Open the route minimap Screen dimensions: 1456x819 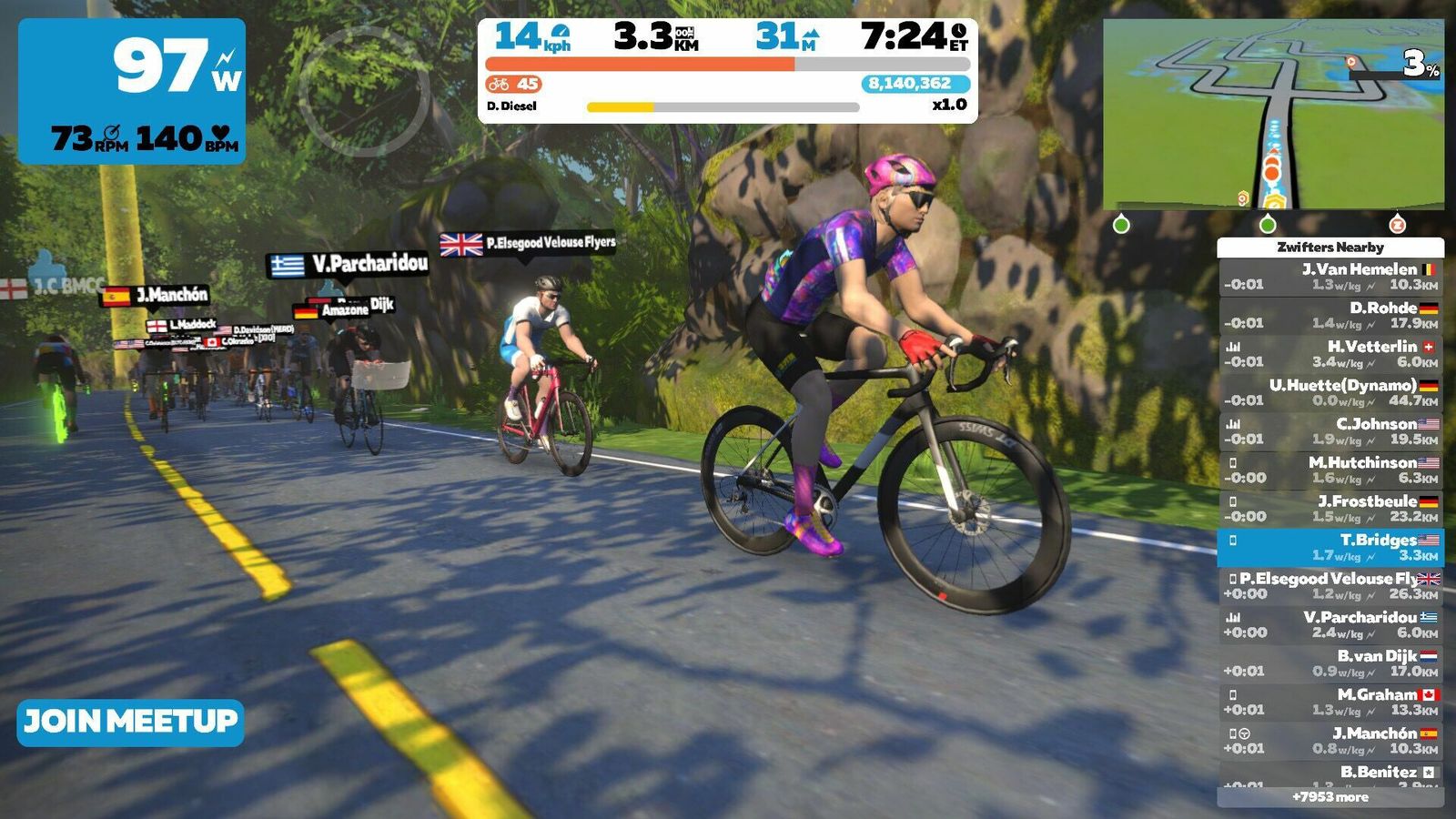1273,115
